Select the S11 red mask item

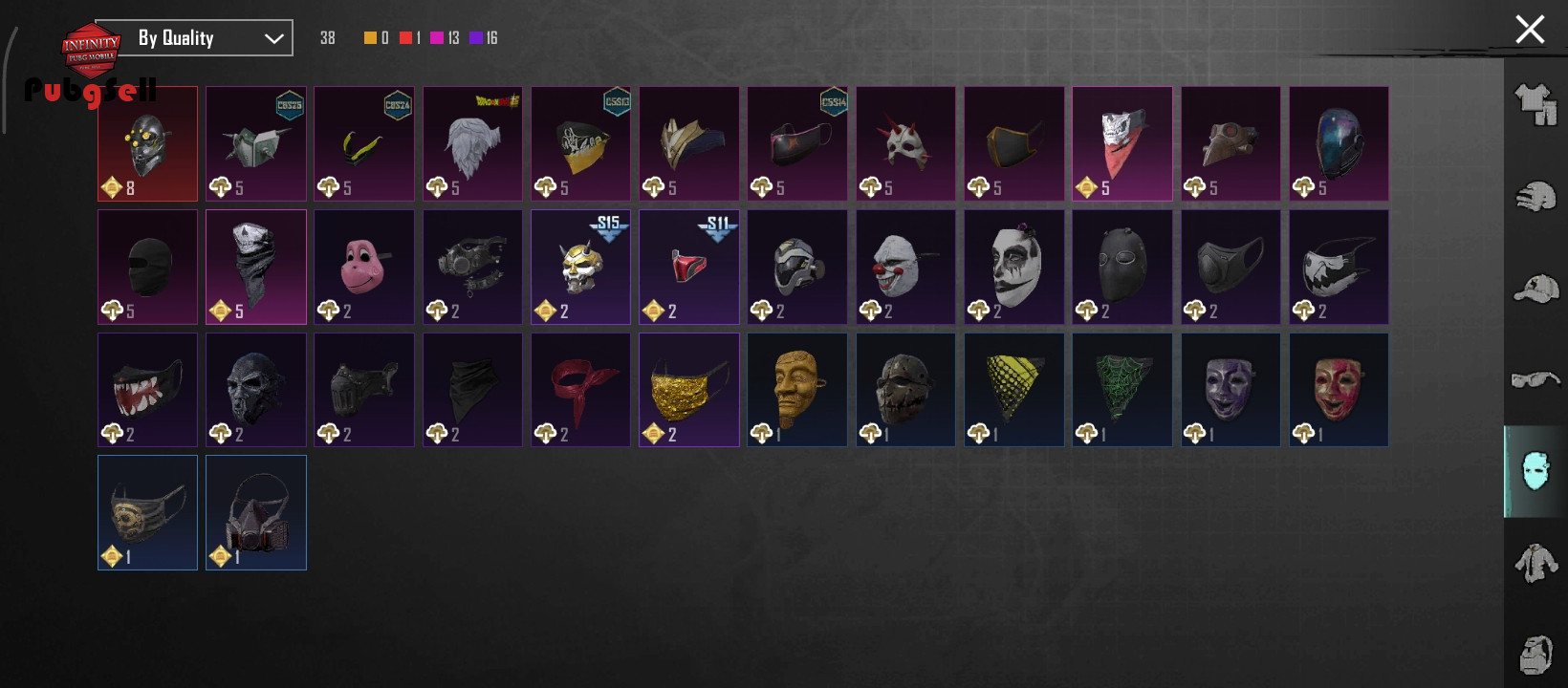pyautogui.click(x=689, y=267)
